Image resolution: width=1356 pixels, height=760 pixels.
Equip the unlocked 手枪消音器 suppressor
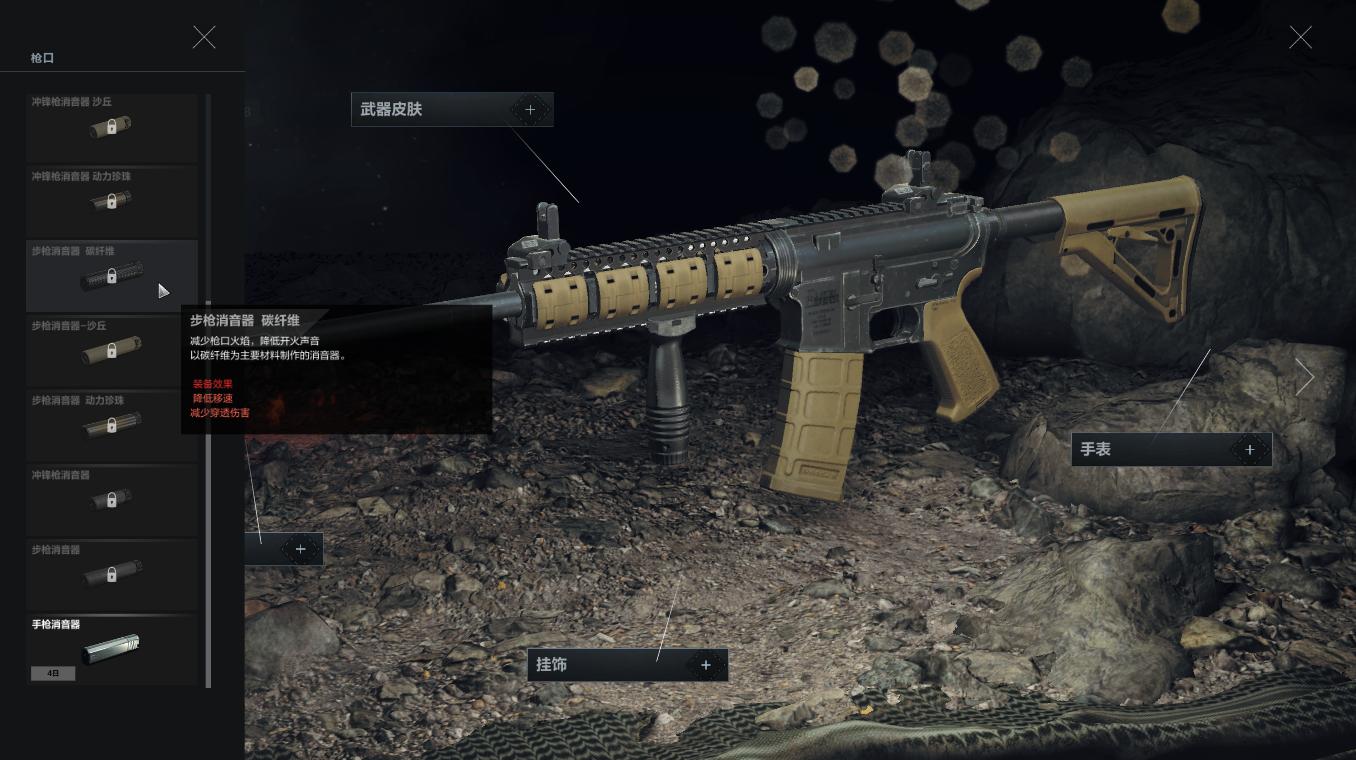coord(111,649)
